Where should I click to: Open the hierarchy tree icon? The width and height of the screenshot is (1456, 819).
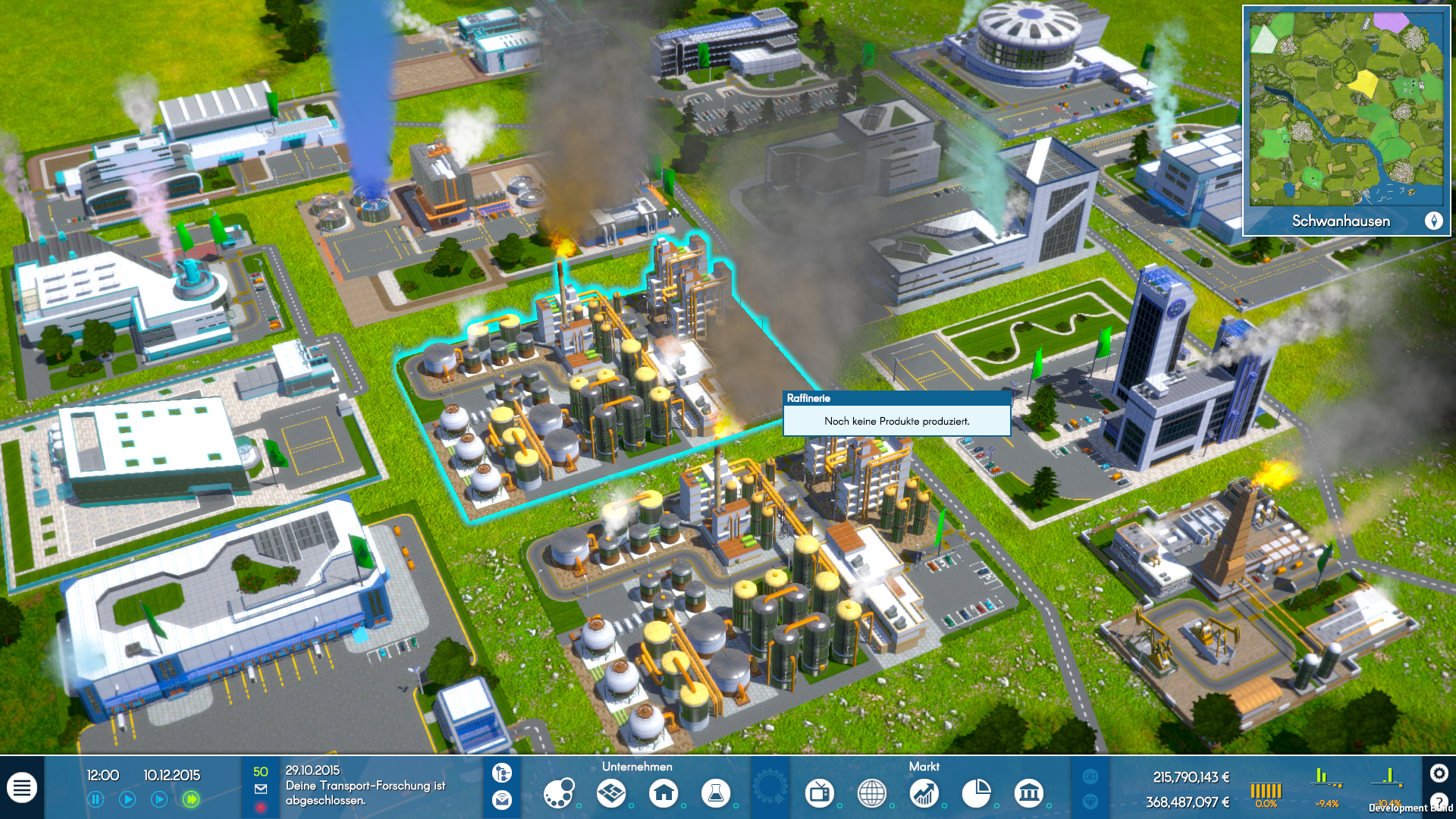point(502,773)
